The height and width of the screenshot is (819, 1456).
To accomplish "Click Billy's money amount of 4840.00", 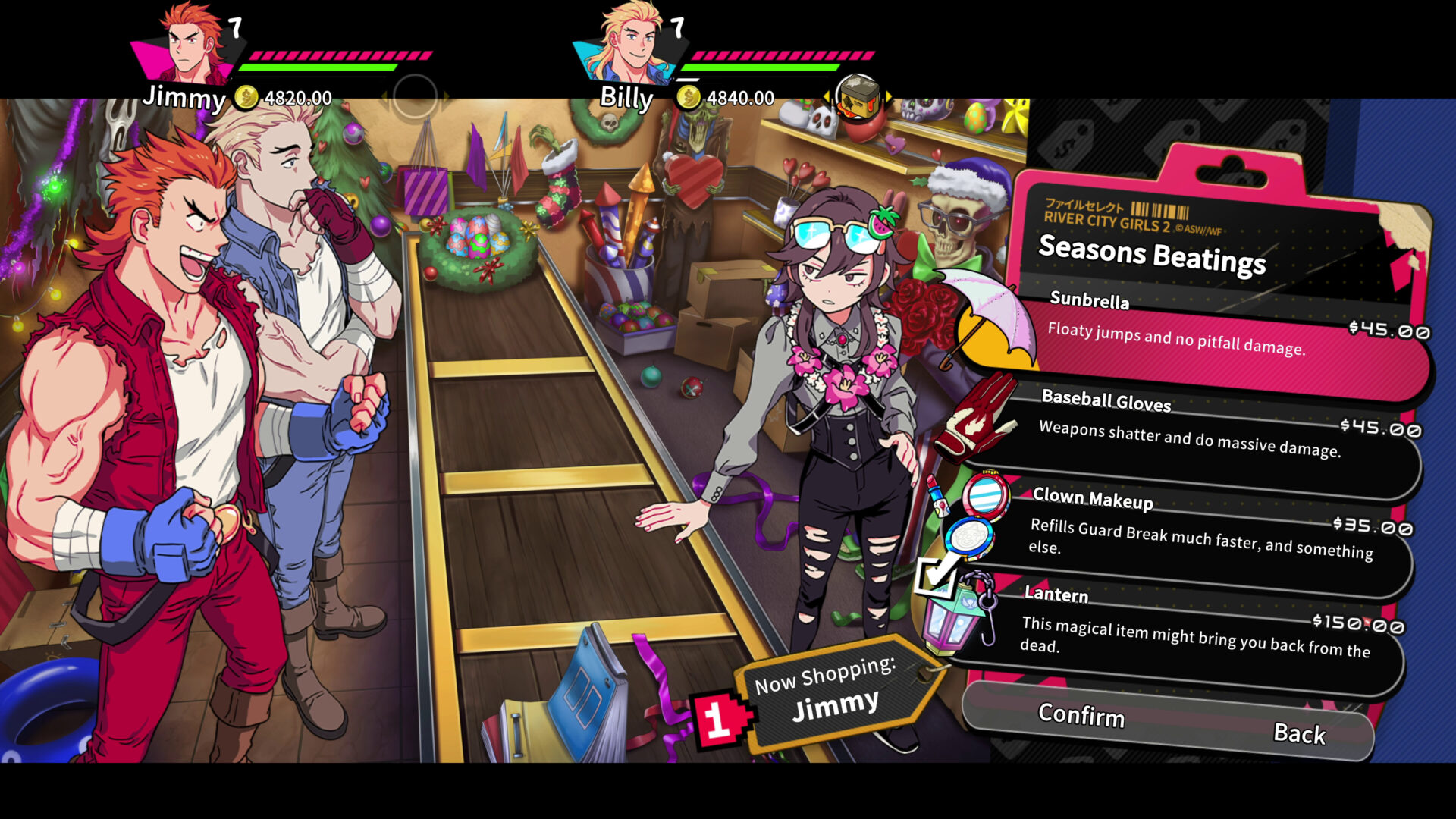I will 739,97.
